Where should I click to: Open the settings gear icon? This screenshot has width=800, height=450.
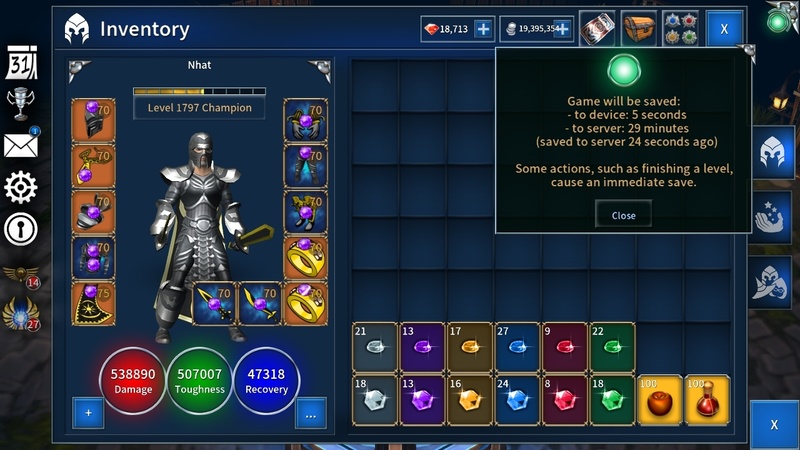click(x=21, y=187)
